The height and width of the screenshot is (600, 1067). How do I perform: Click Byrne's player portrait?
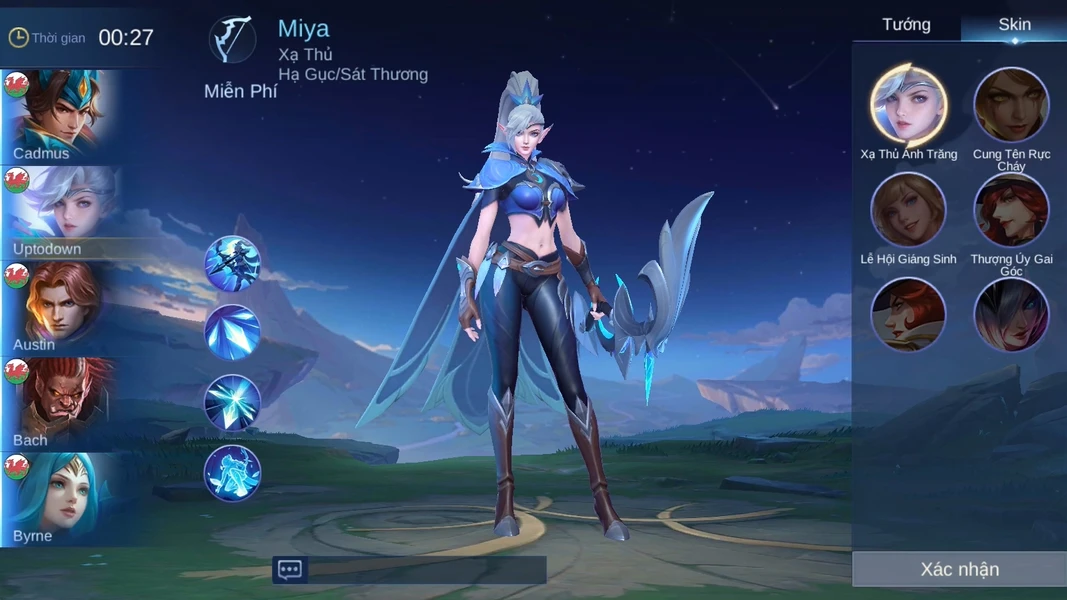(x=58, y=498)
